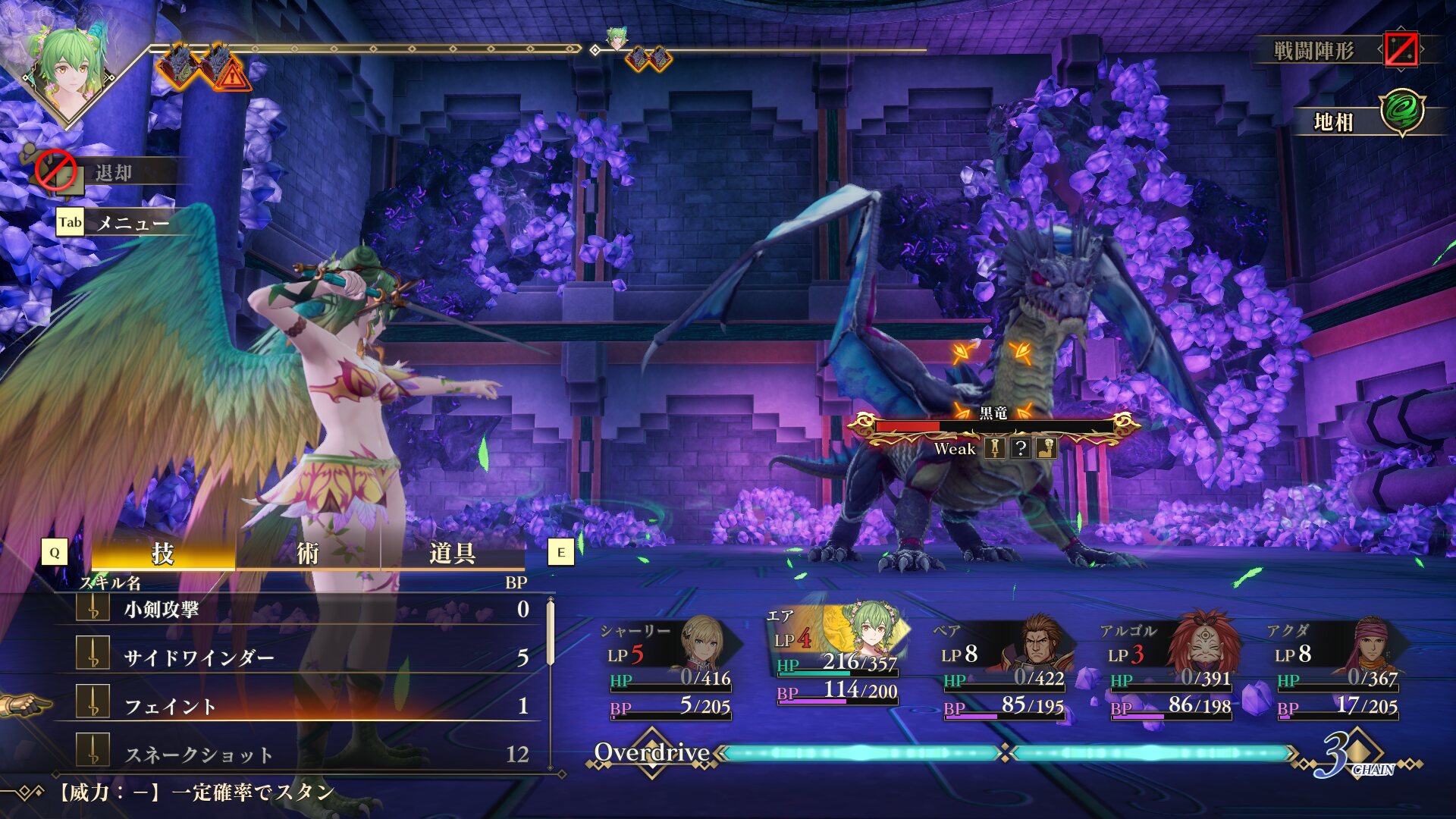1456x819 pixels.
Task: Switch to the 術 tab
Action: click(x=307, y=554)
